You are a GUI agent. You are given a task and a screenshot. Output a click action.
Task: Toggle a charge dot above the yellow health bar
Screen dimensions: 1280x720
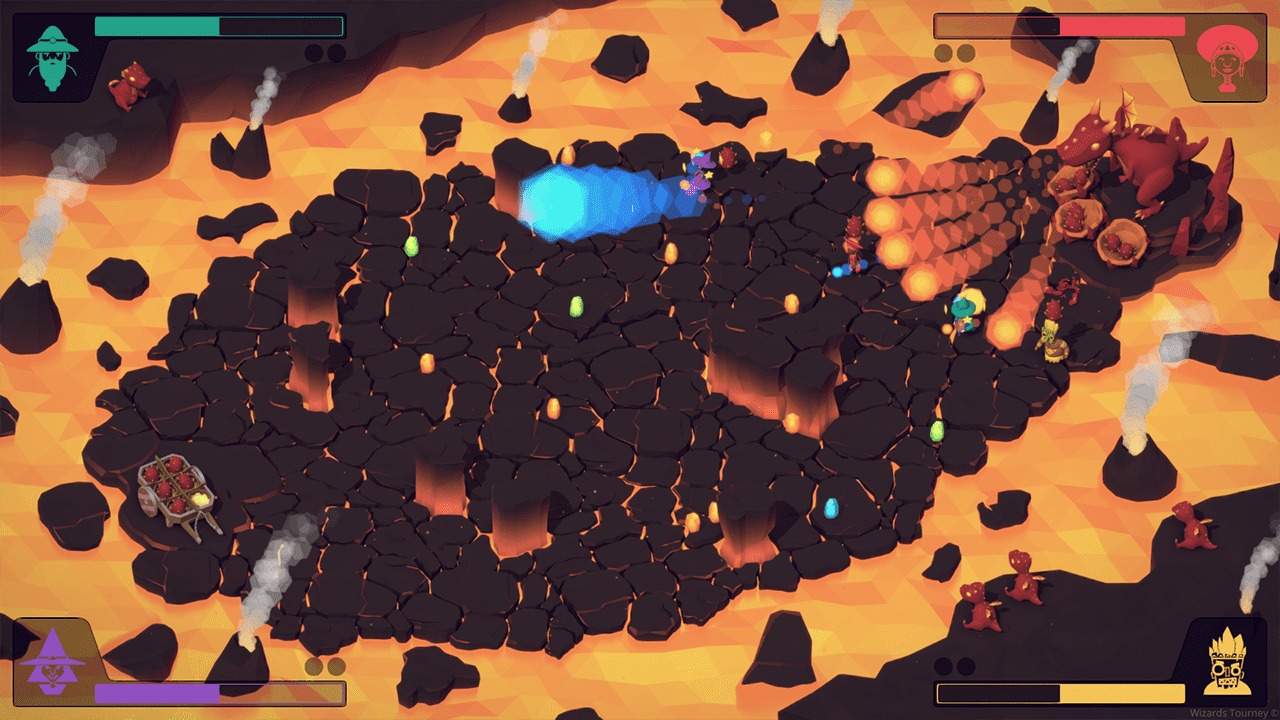tap(944, 665)
